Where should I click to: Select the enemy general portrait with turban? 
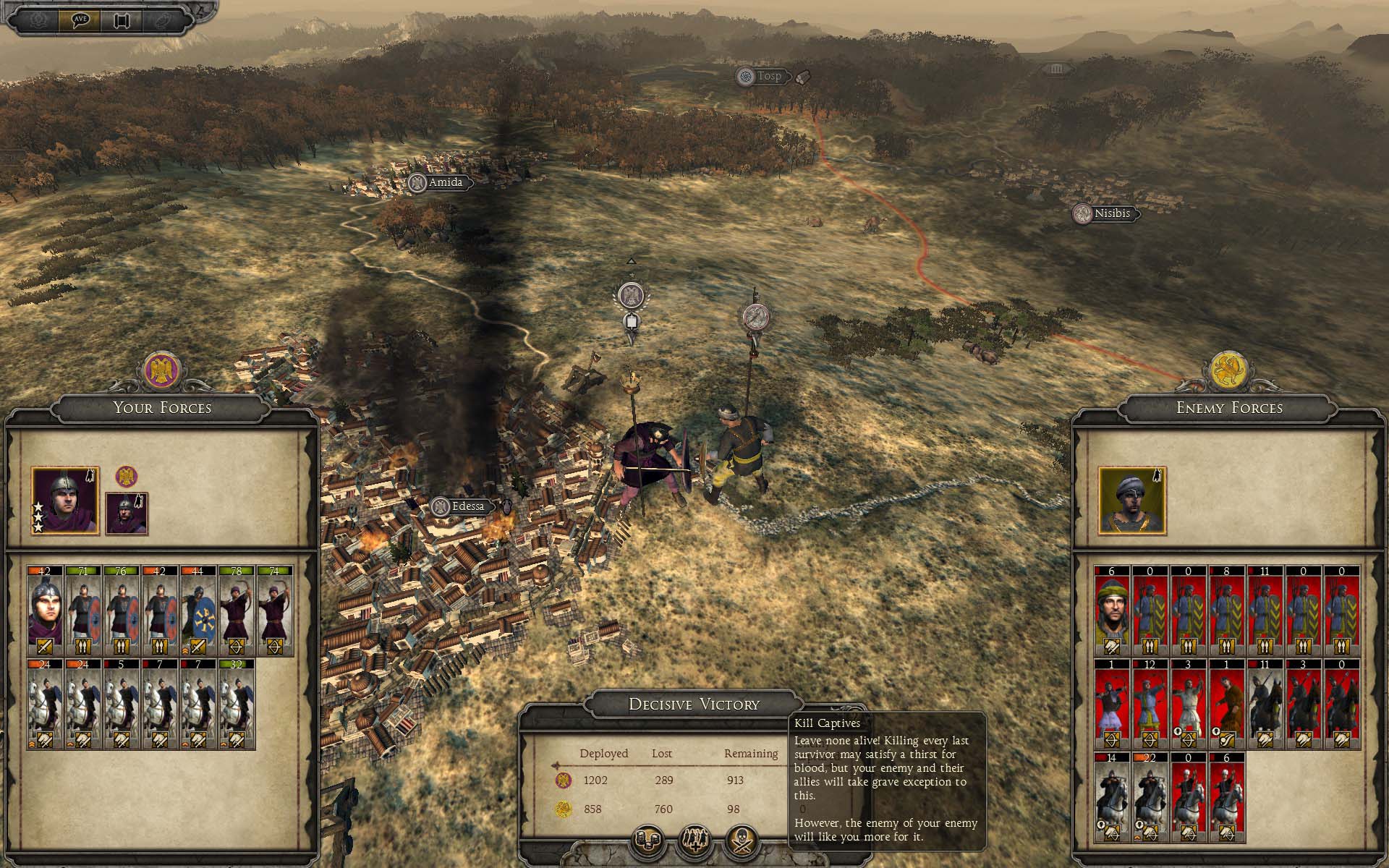(1132, 501)
